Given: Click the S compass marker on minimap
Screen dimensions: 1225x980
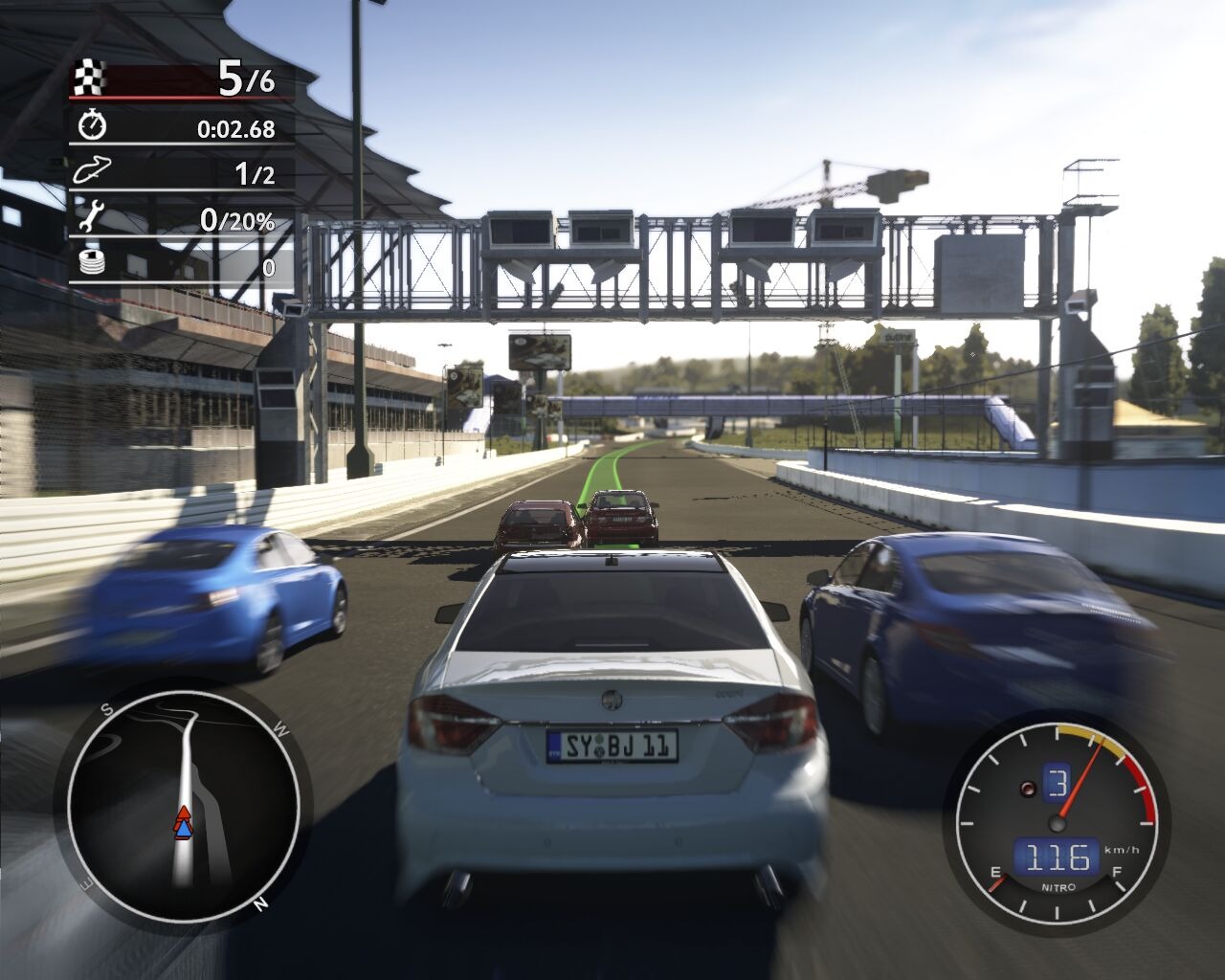Looking at the screenshot, I should tap(107, 709).
